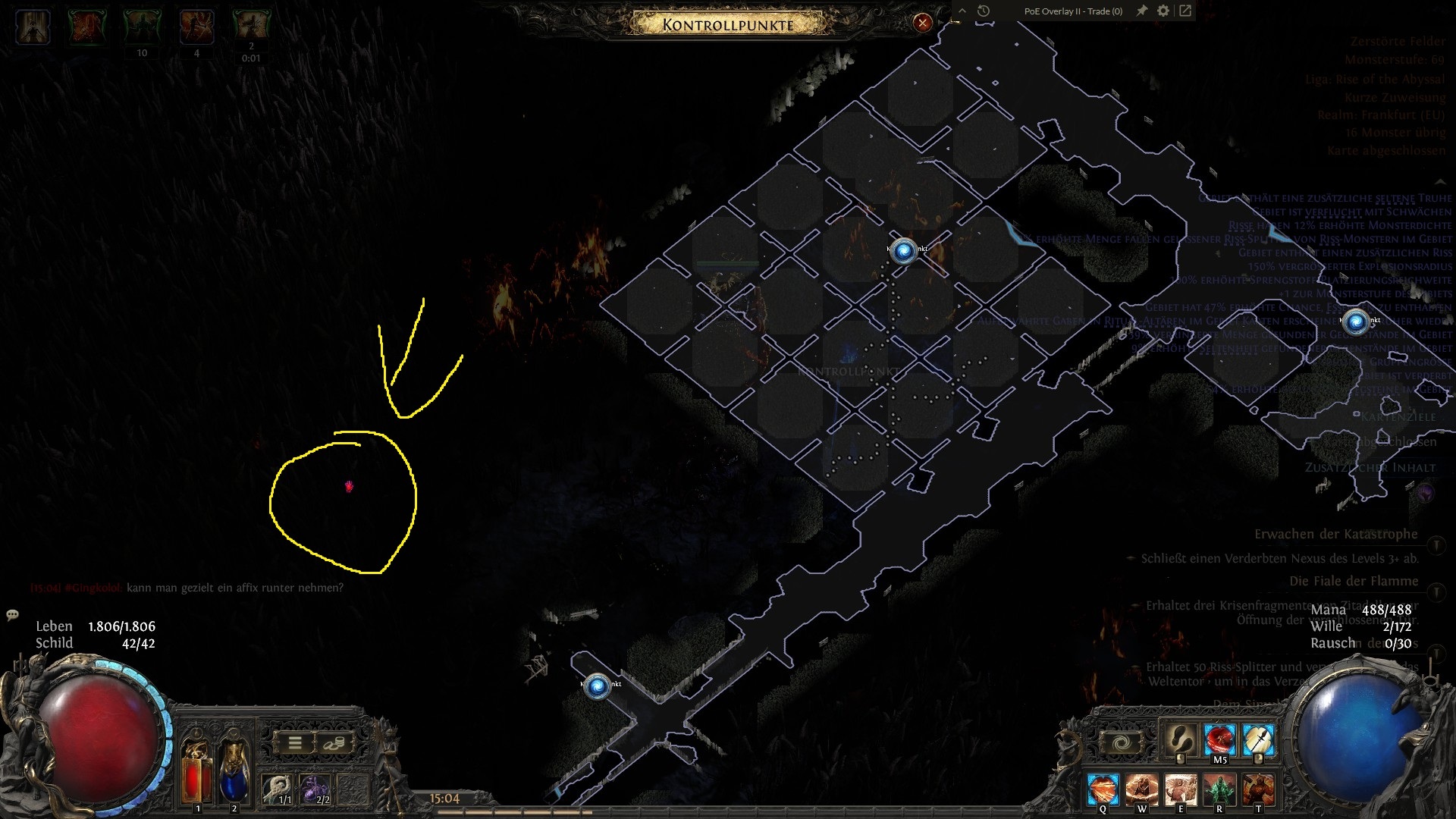Open the three-line menu button
Image resolution: width=1456 pixels, height=819 pixels.
click(x=295, y=743)
